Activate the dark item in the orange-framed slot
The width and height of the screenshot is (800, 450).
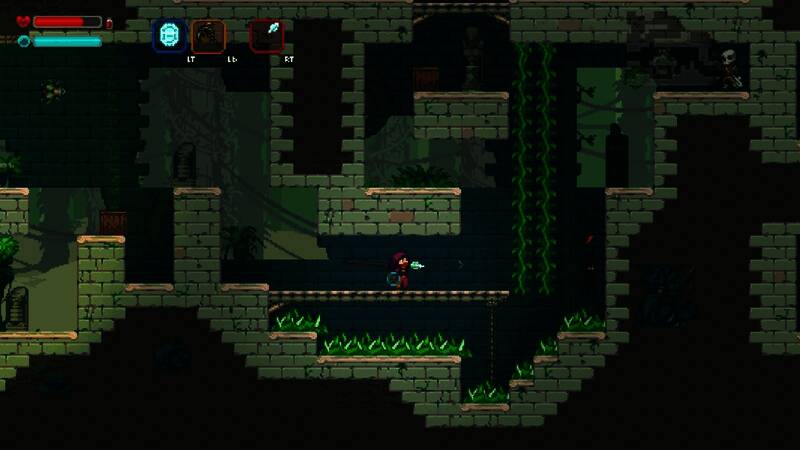[209, 36]
